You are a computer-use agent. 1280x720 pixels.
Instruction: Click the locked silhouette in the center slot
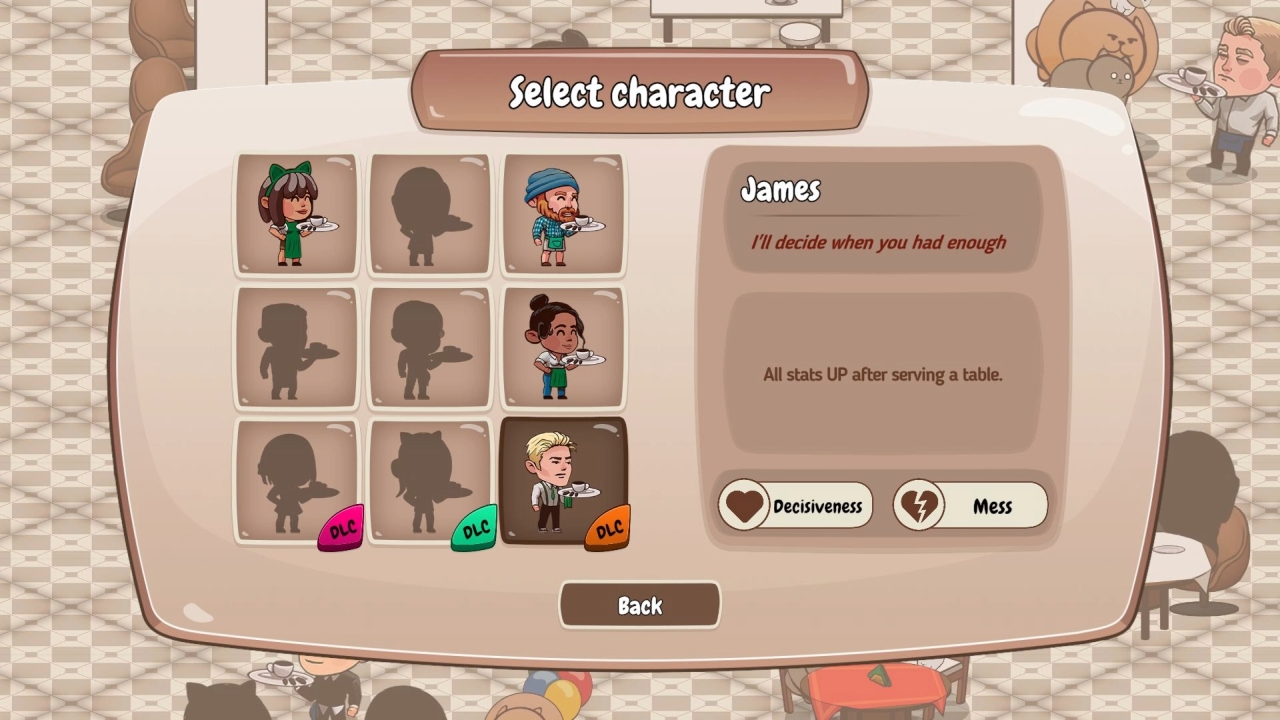[429, 347]
